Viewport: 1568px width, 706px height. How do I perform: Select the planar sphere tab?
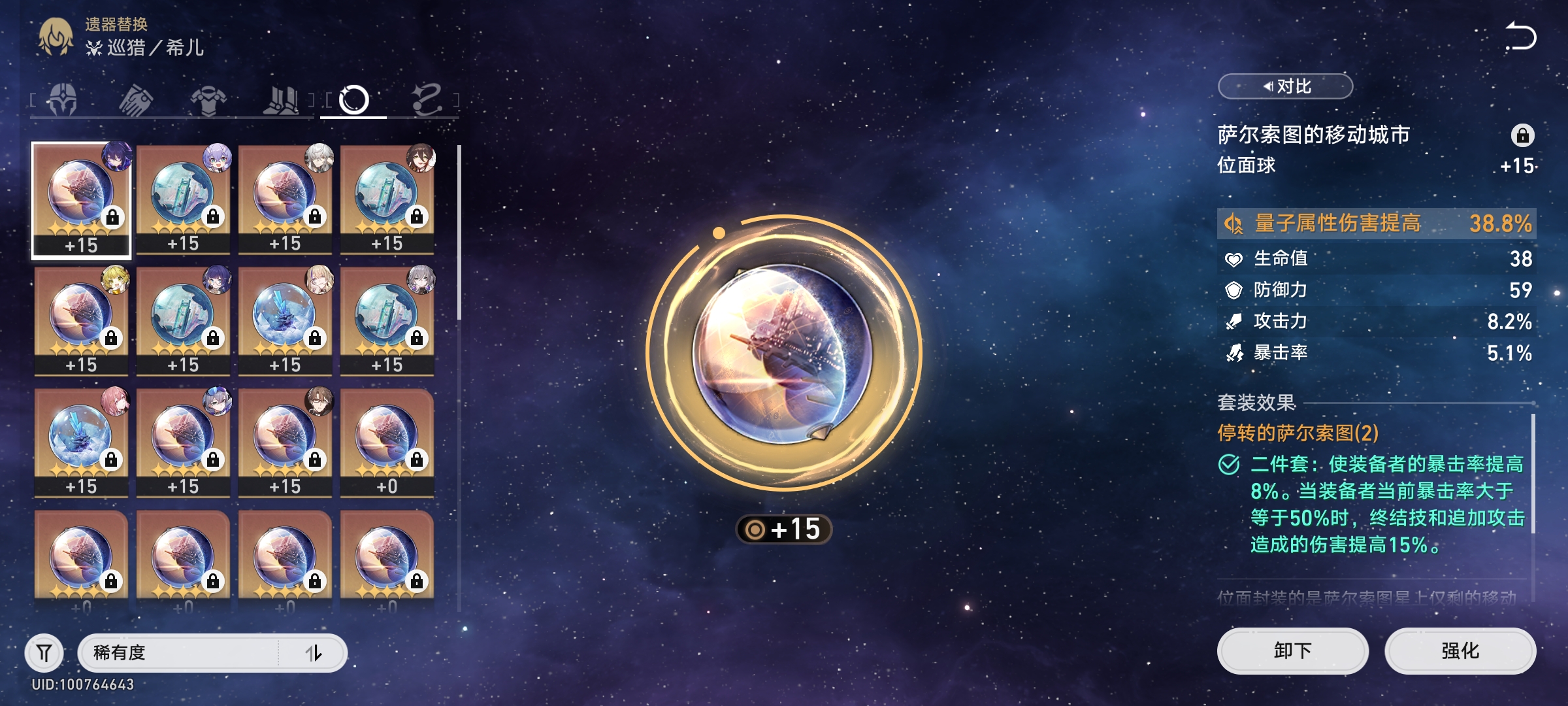[x=353, y=100]
